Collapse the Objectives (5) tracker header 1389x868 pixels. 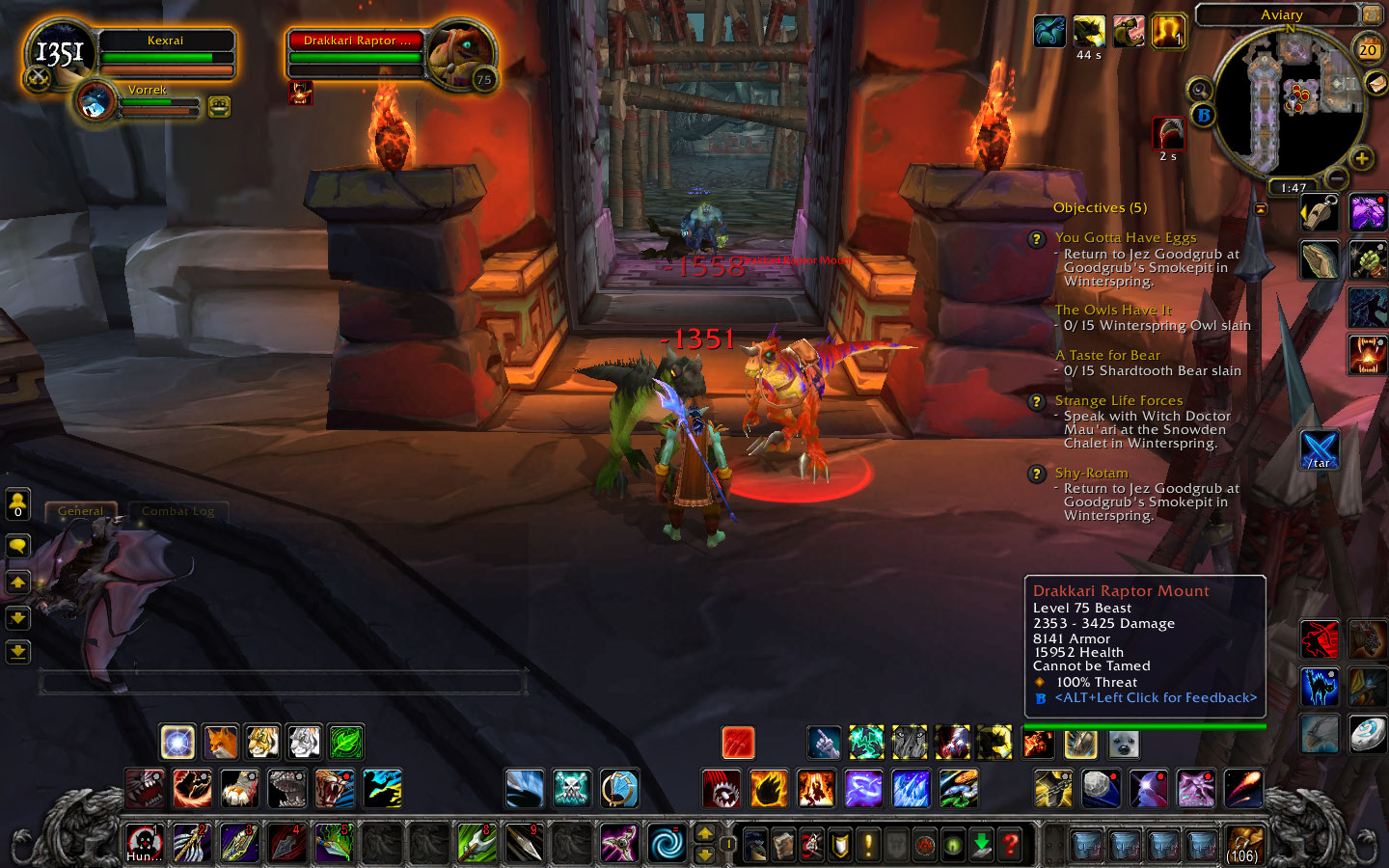[1102, 207]
